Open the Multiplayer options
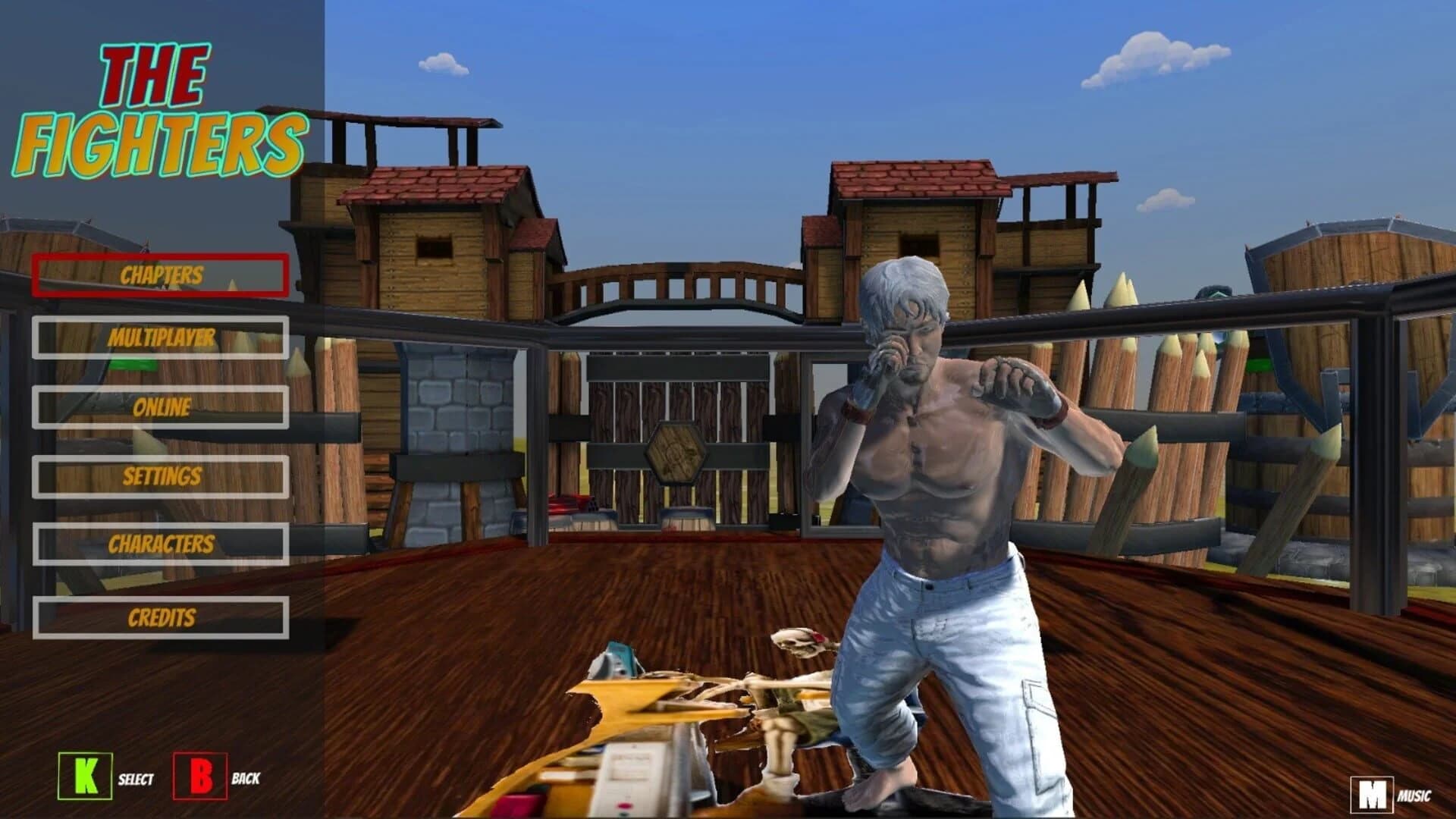 pos(162,338)
